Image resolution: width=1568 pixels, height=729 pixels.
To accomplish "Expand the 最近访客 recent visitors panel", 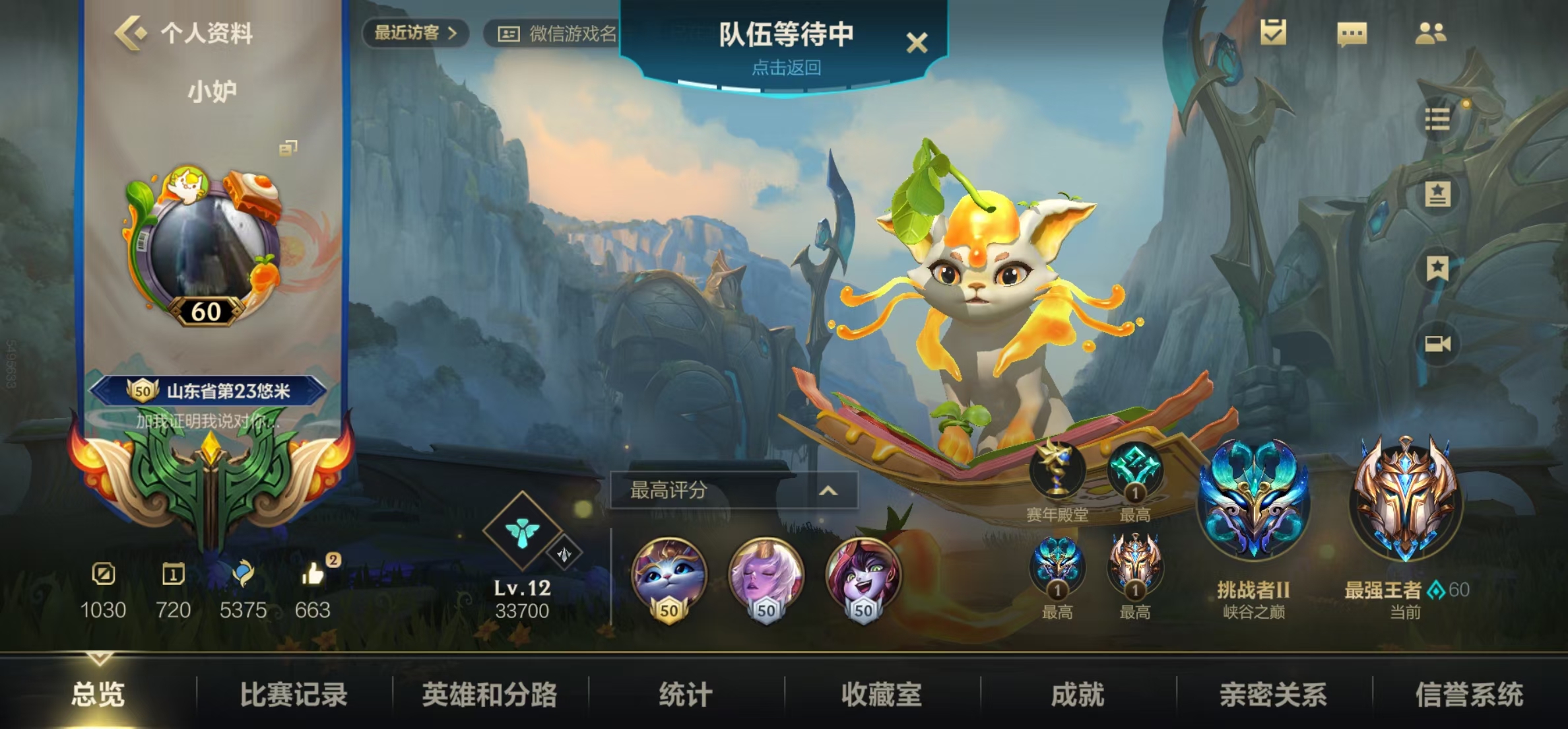I will point(414,33).
